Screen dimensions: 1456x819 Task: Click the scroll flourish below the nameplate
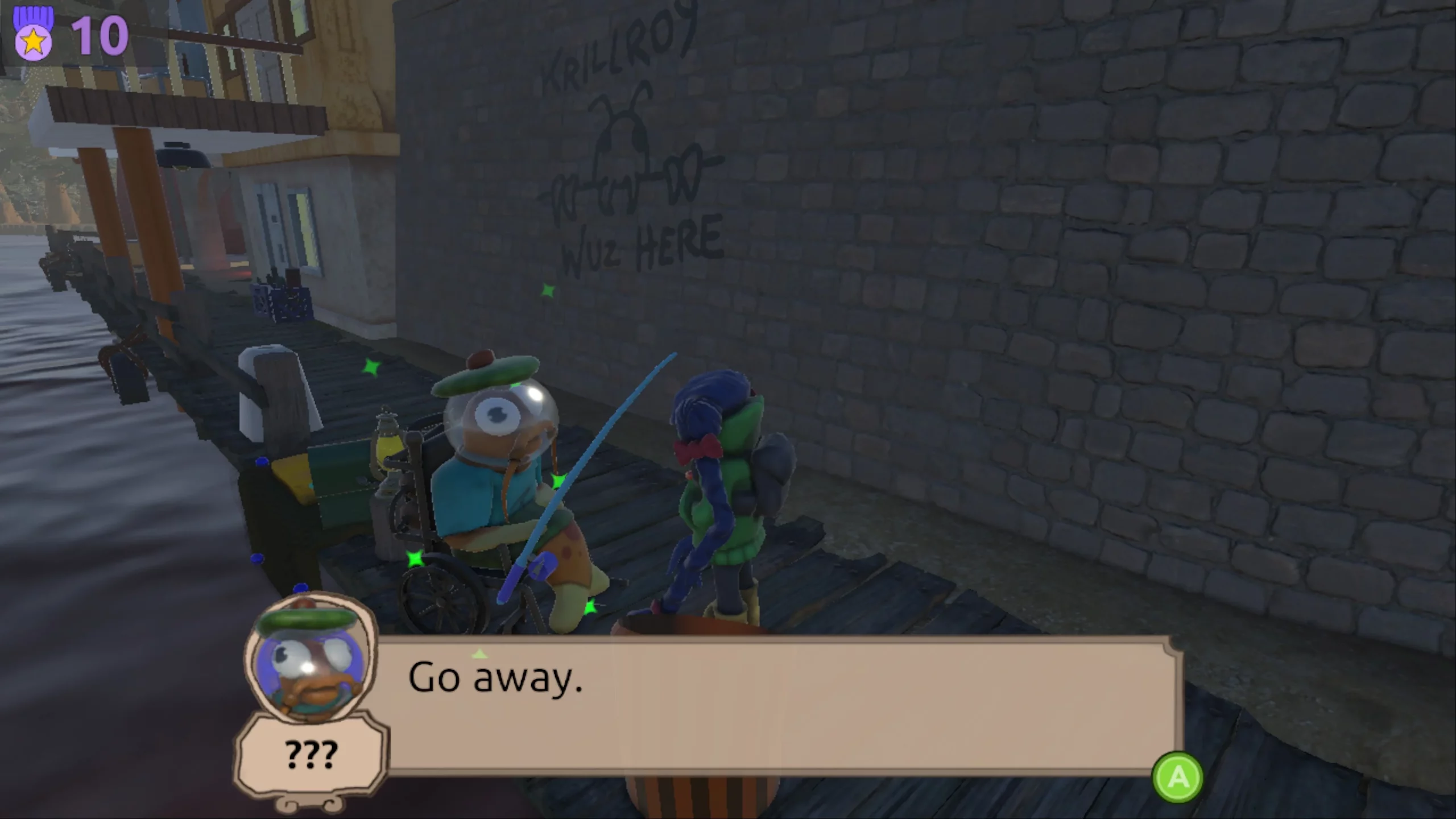click(310, 803)
